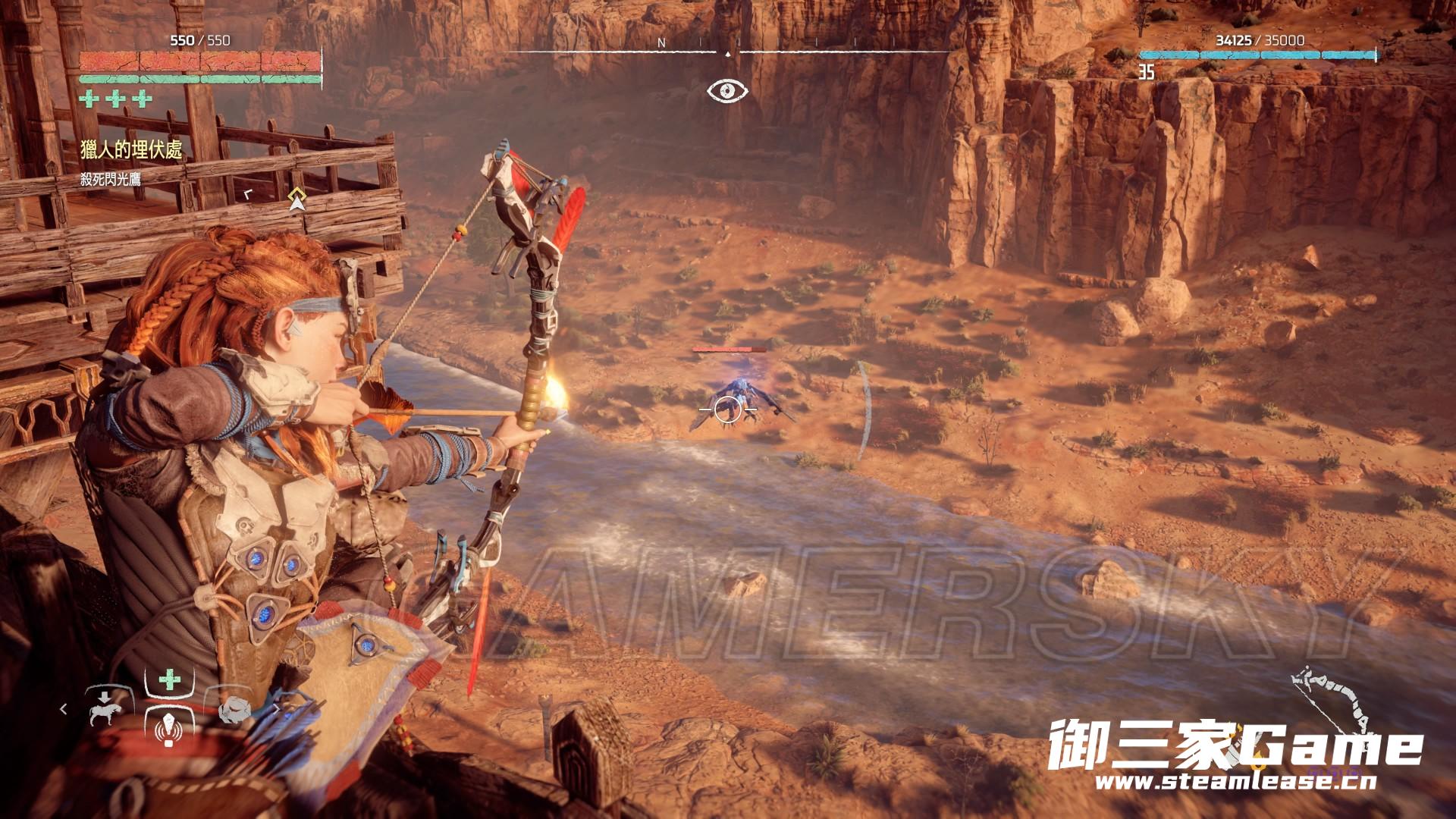Click the yellow quest waypoint marker
1456x819 pixels.
(297, 199)
